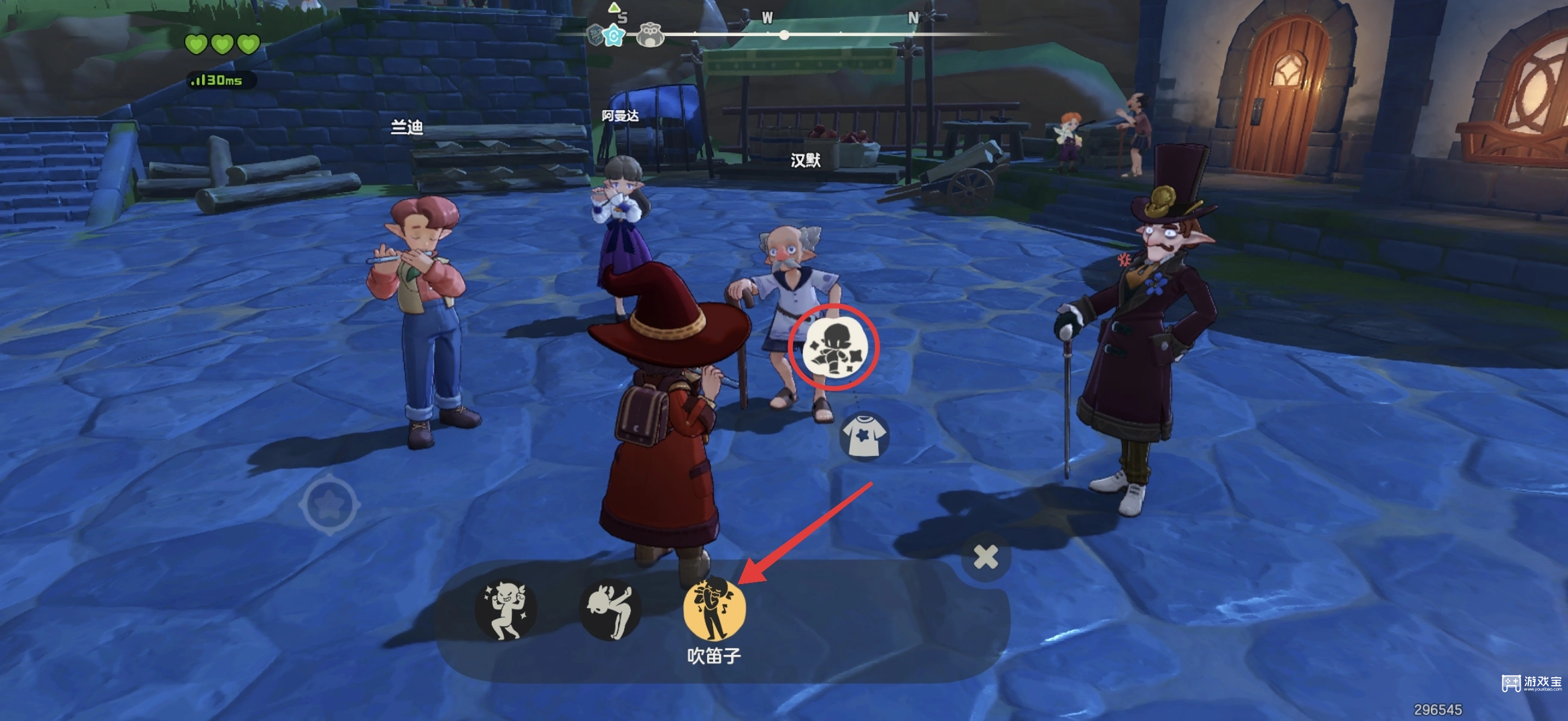Select the 吹笛子 flute-playing emote
This screenshot has height=721, width=1568.
(714, 609)
